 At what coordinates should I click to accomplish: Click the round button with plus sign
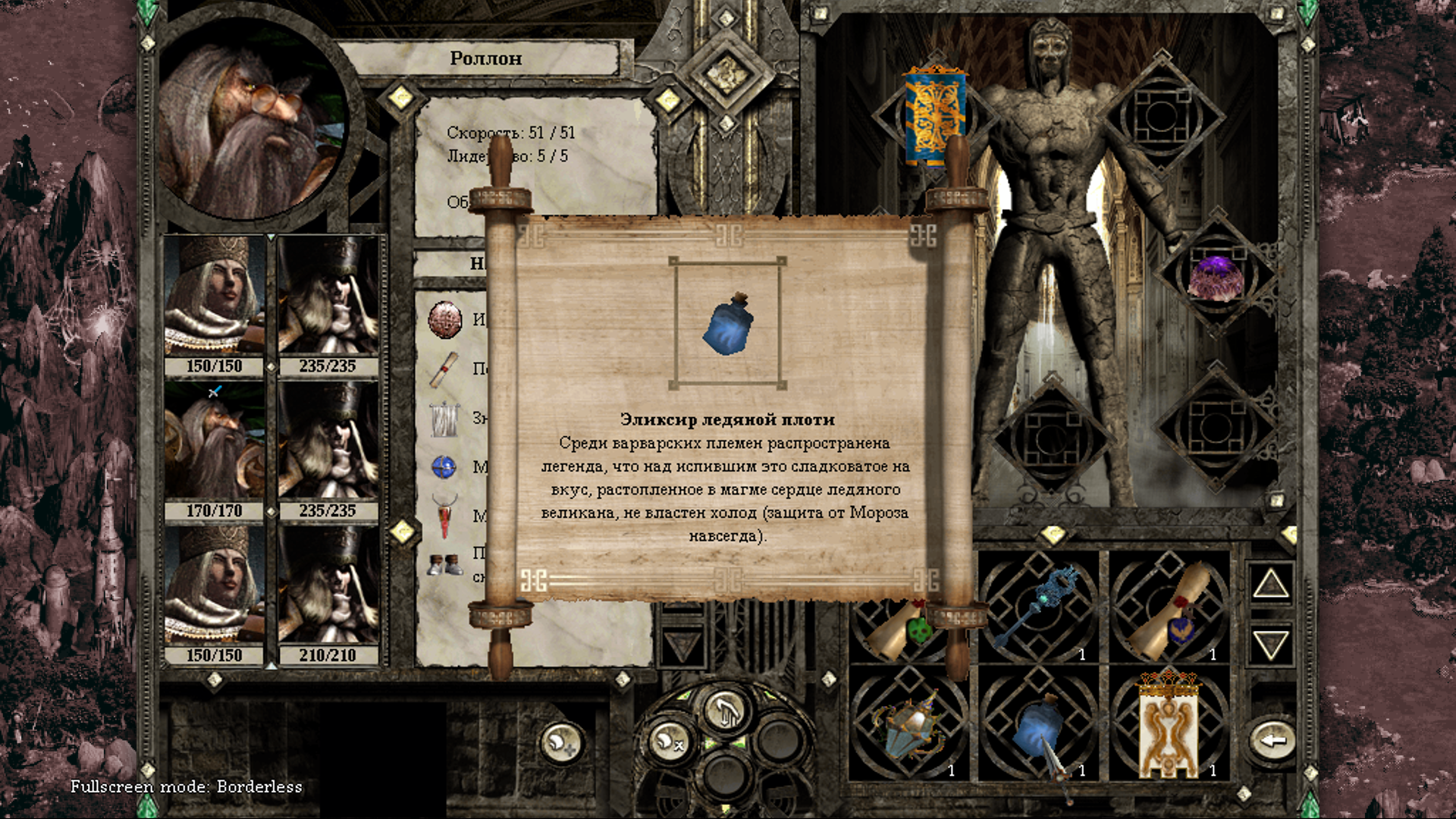561,741
